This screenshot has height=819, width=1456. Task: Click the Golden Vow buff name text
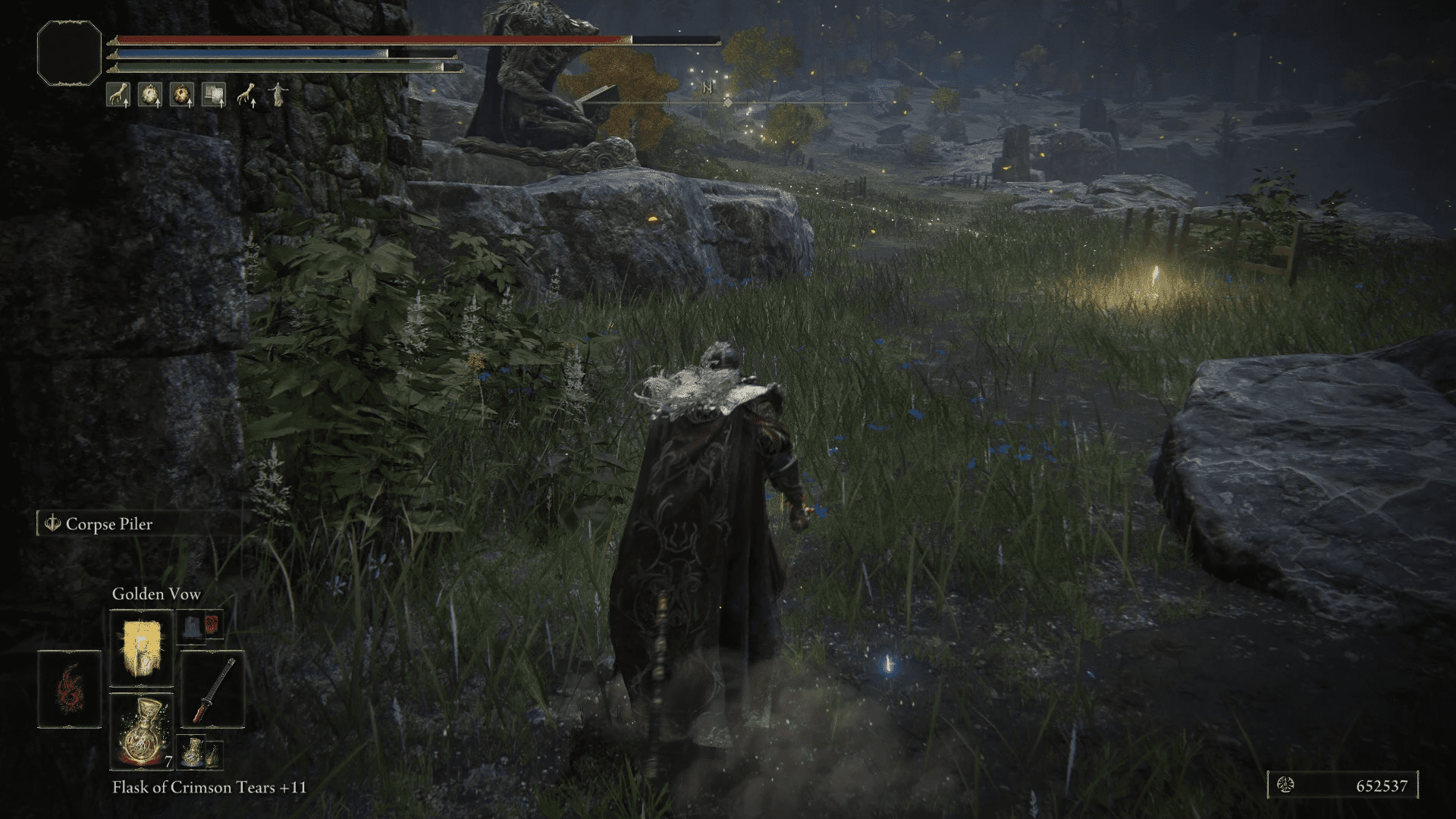[x=155, y=595]
